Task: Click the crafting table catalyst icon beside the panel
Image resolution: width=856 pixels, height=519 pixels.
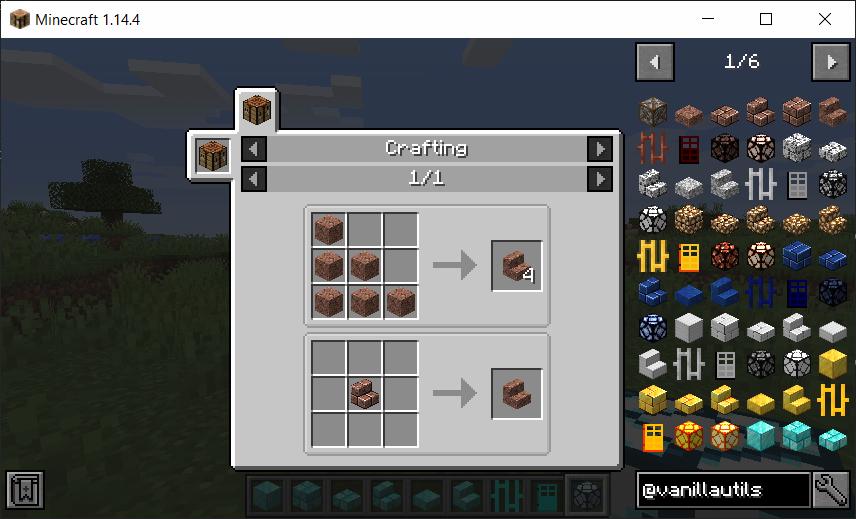Action: [x=213, y=157]
